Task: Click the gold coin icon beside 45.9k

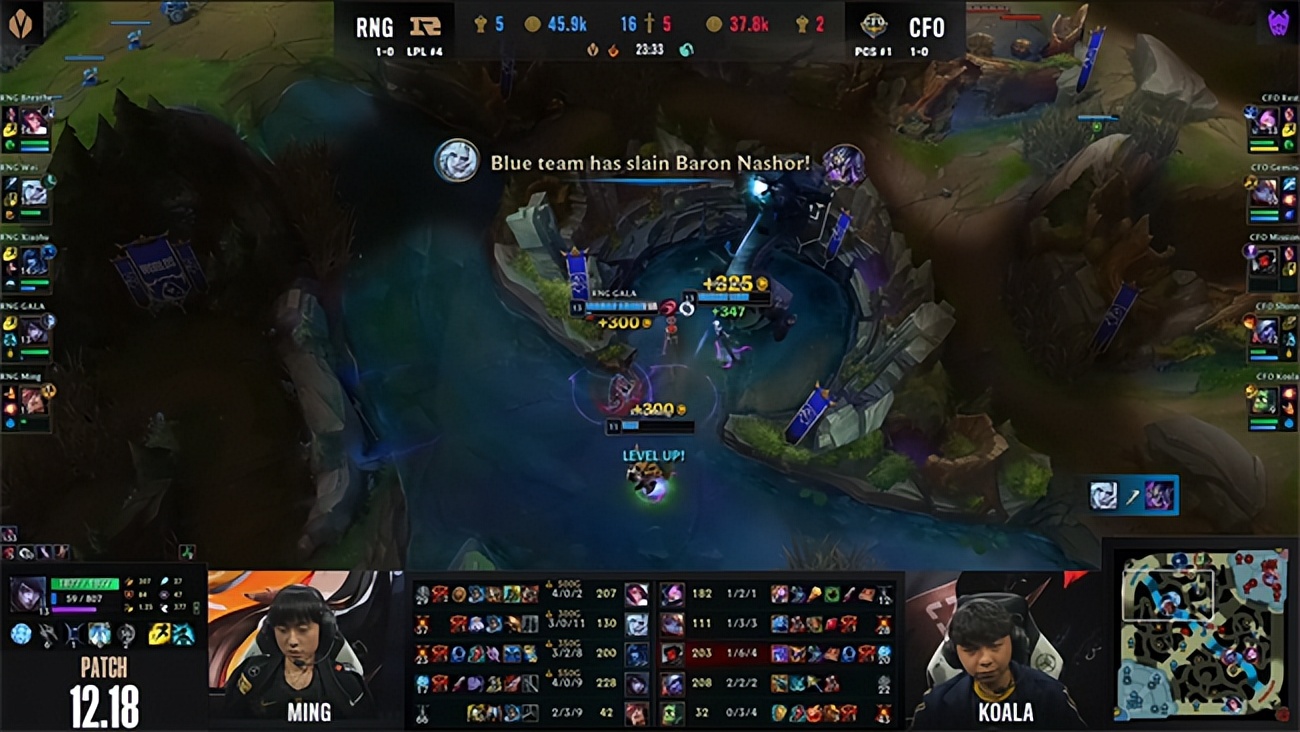Action: click(x=531, y=24)
